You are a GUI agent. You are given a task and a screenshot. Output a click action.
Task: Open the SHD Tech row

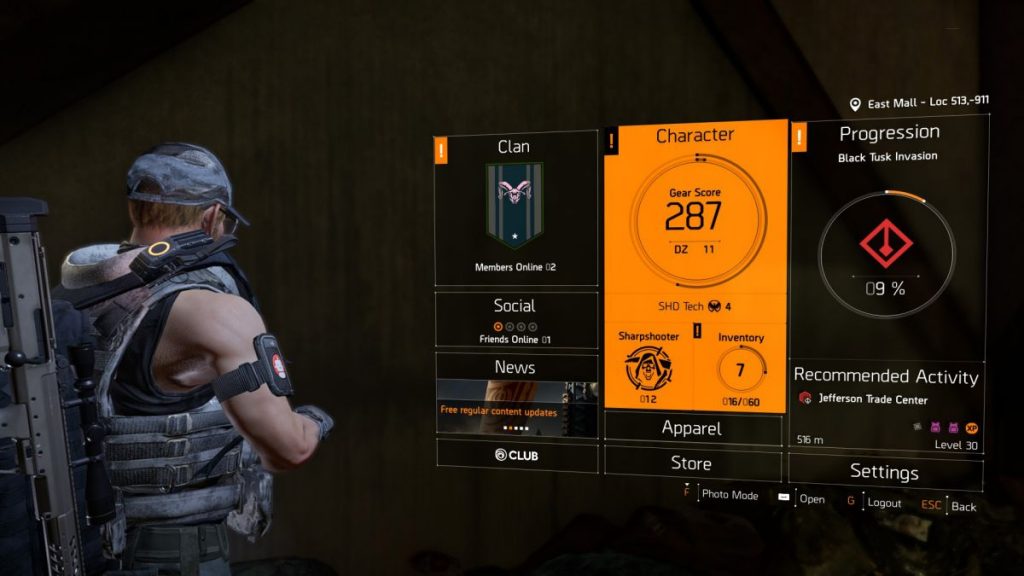click(694, 306)
